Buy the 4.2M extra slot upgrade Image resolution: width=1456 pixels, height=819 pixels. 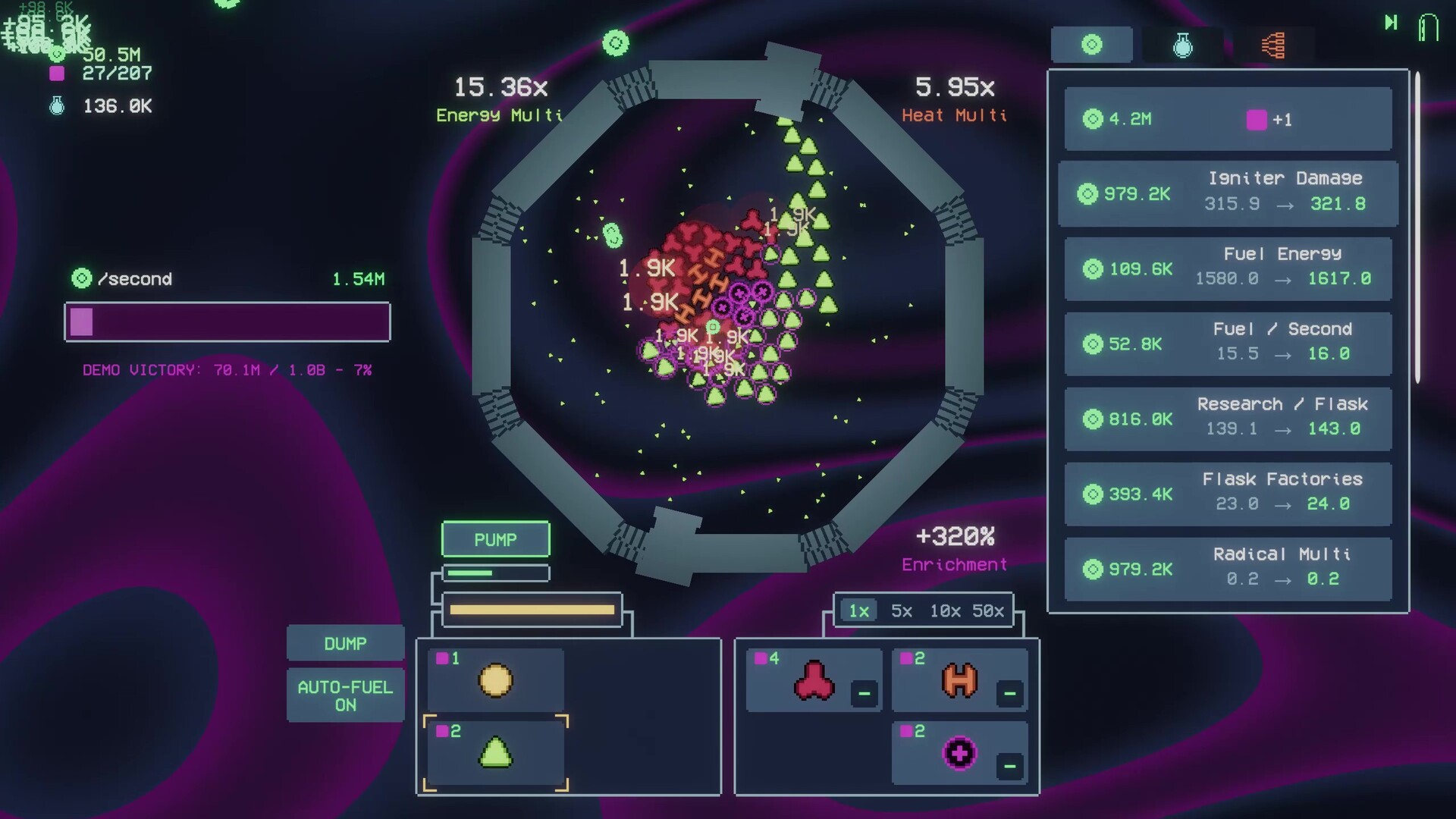(1228, 119)
